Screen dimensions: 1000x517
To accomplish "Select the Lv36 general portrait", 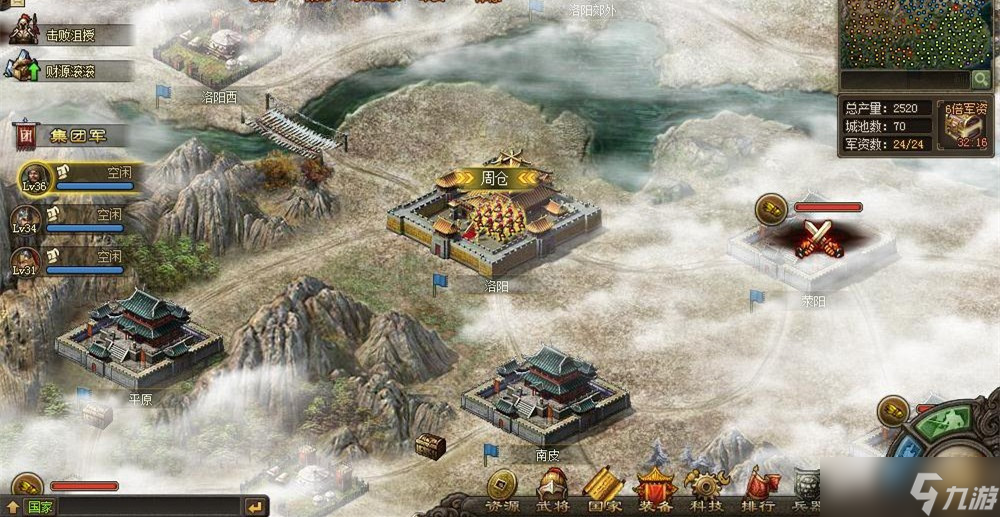I will pos(34,177).
